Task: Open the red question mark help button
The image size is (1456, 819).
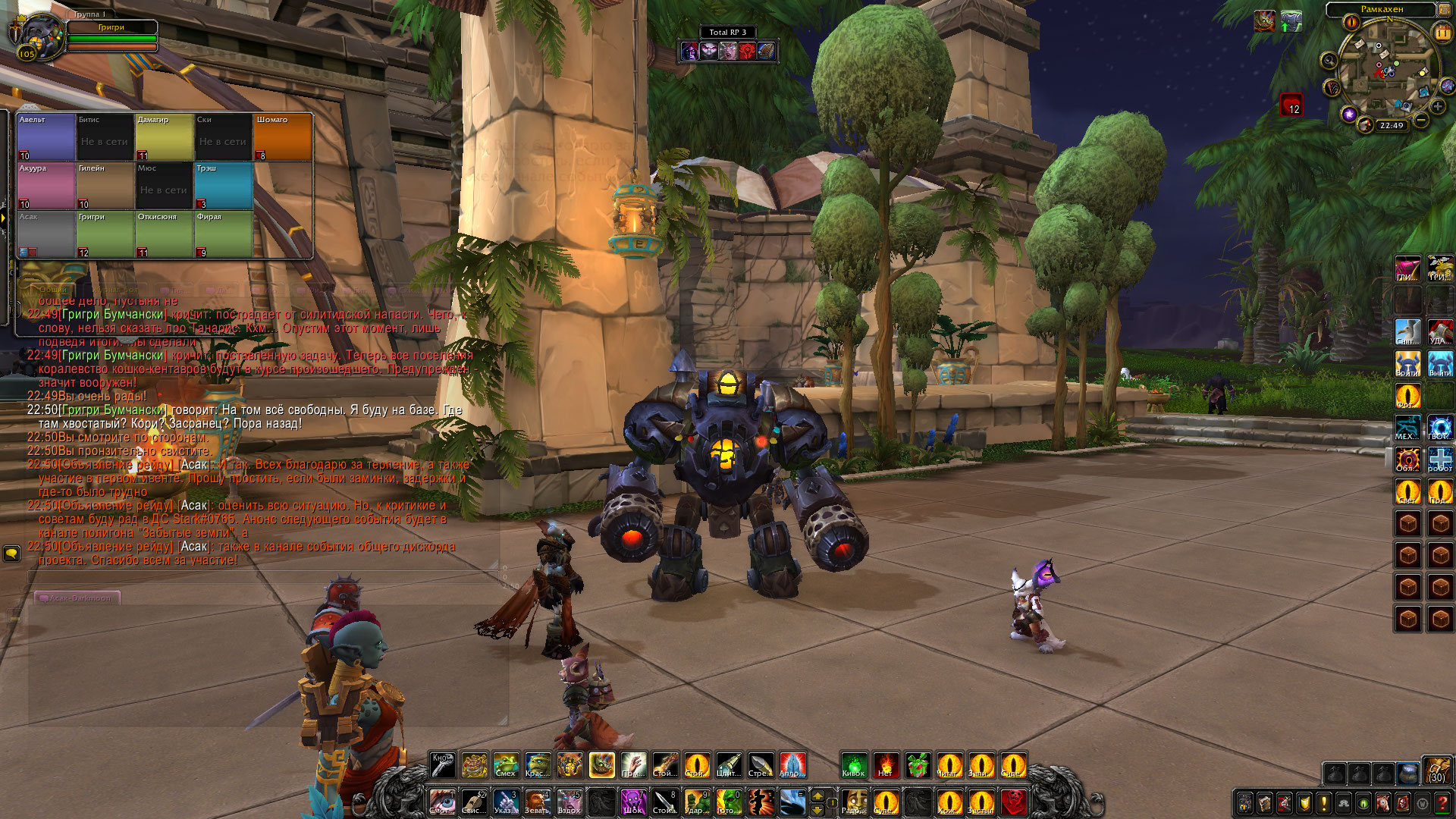Action: tap(1442, 803)
